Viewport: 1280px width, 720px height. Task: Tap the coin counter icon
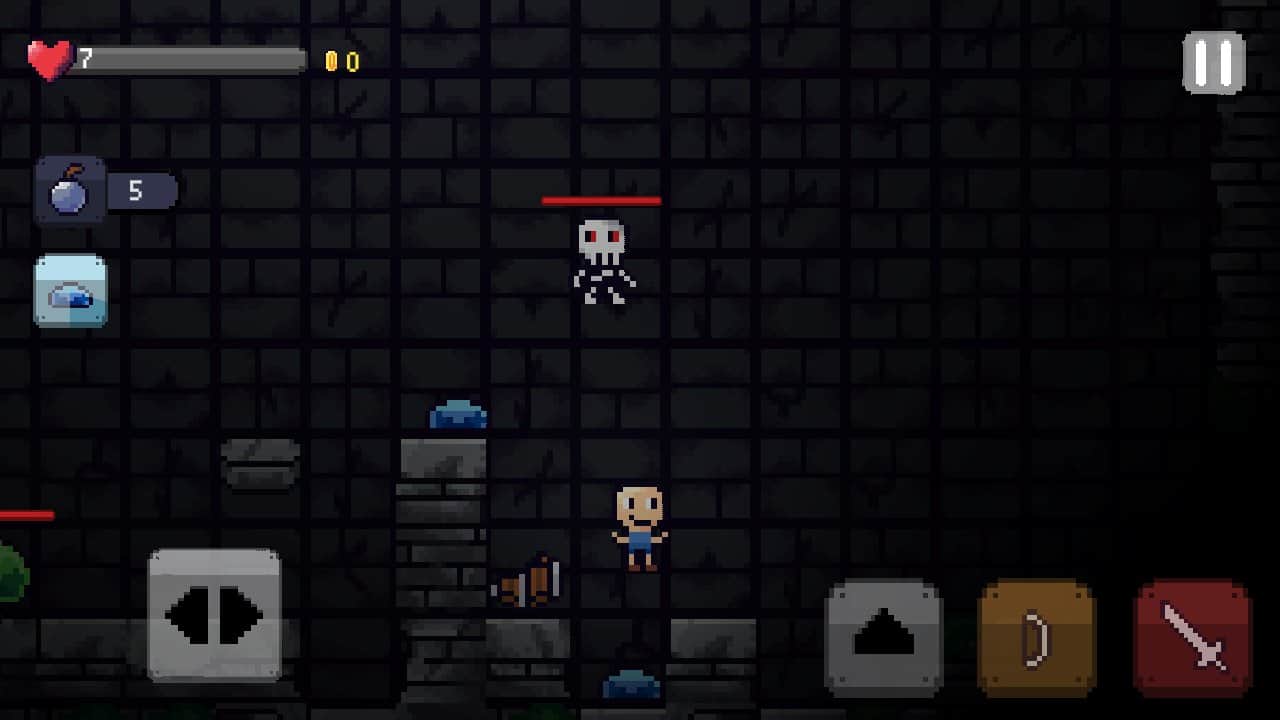coord(332,60)
